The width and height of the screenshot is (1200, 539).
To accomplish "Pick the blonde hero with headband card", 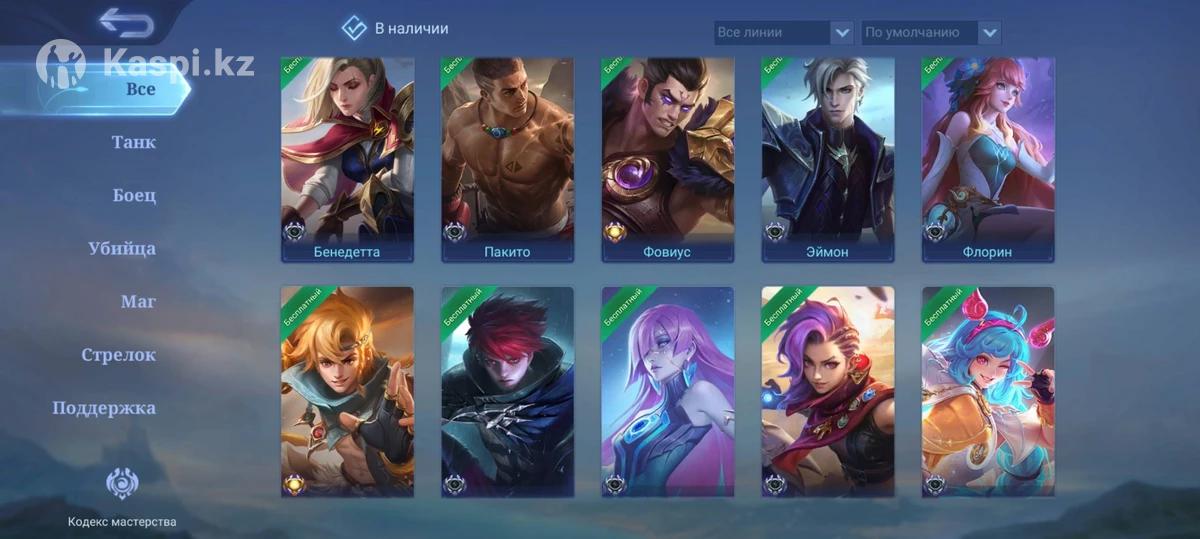I will point(347,392).
